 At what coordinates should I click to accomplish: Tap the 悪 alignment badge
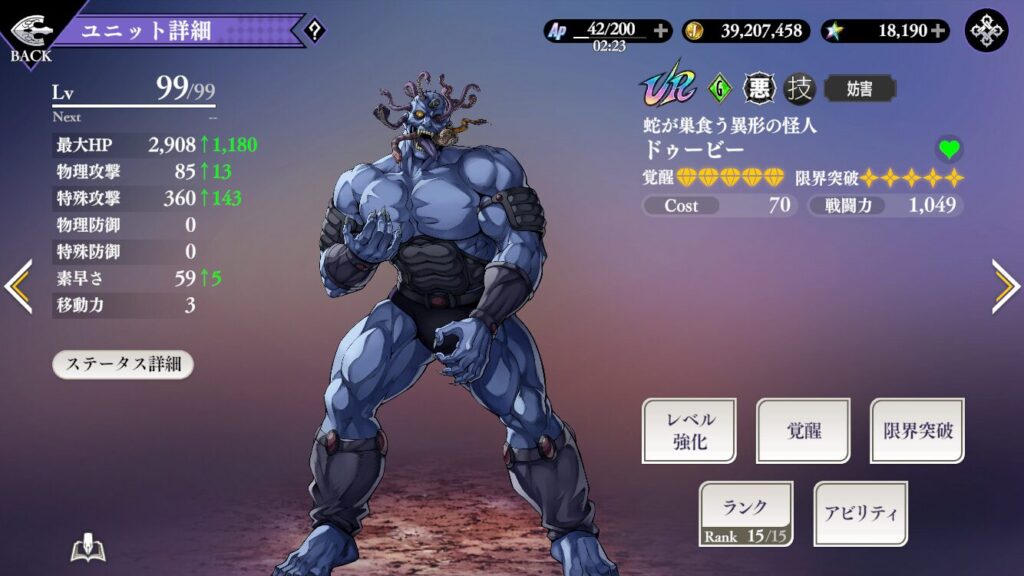click(x=759, y=89)
